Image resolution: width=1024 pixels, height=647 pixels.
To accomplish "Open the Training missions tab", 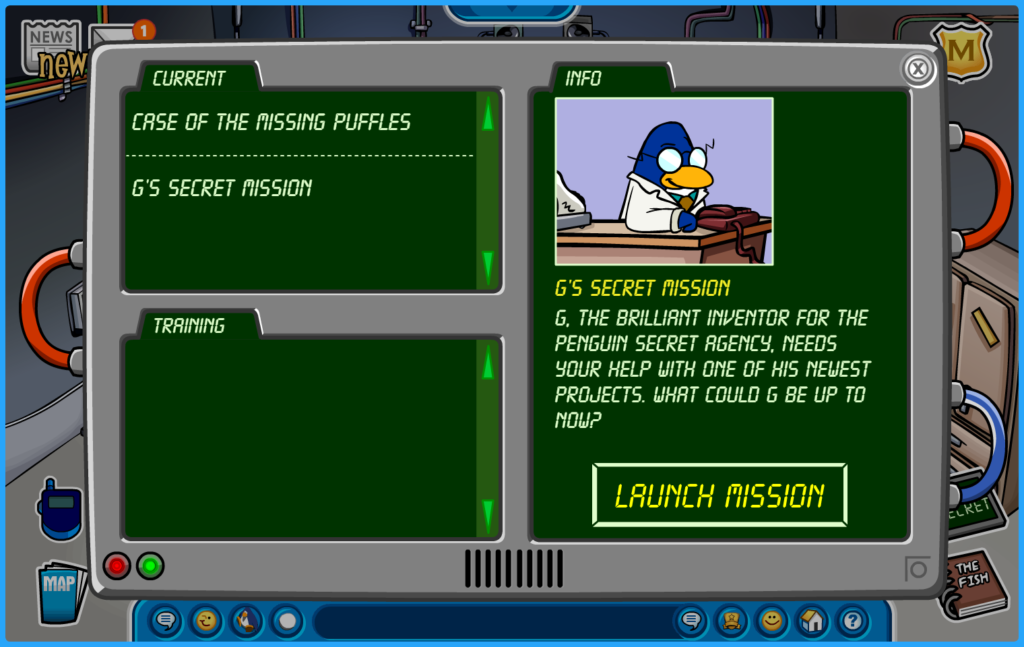I will 189,325.
